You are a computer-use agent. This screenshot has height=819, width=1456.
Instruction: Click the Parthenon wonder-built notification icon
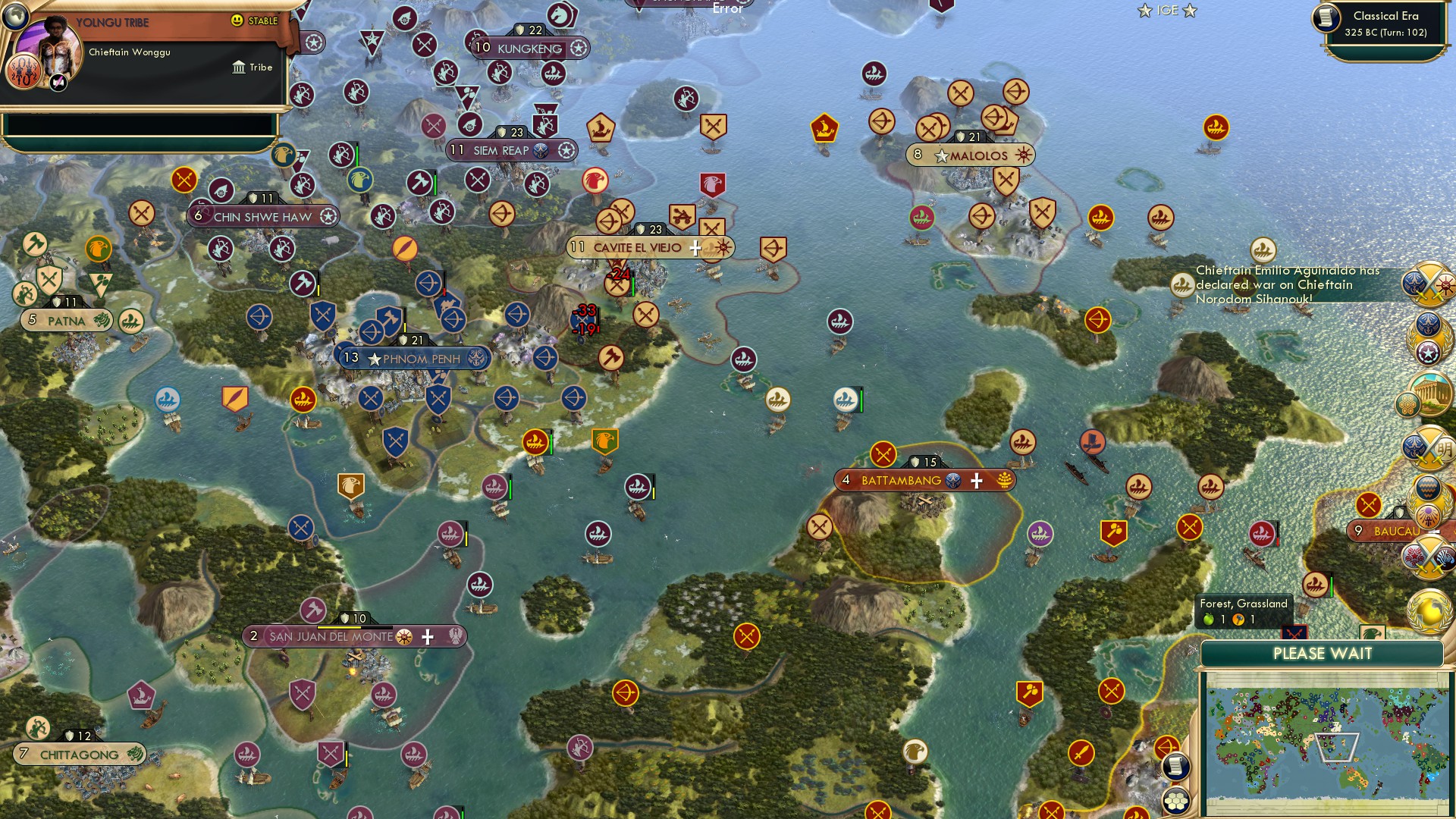coord(1429,393)
